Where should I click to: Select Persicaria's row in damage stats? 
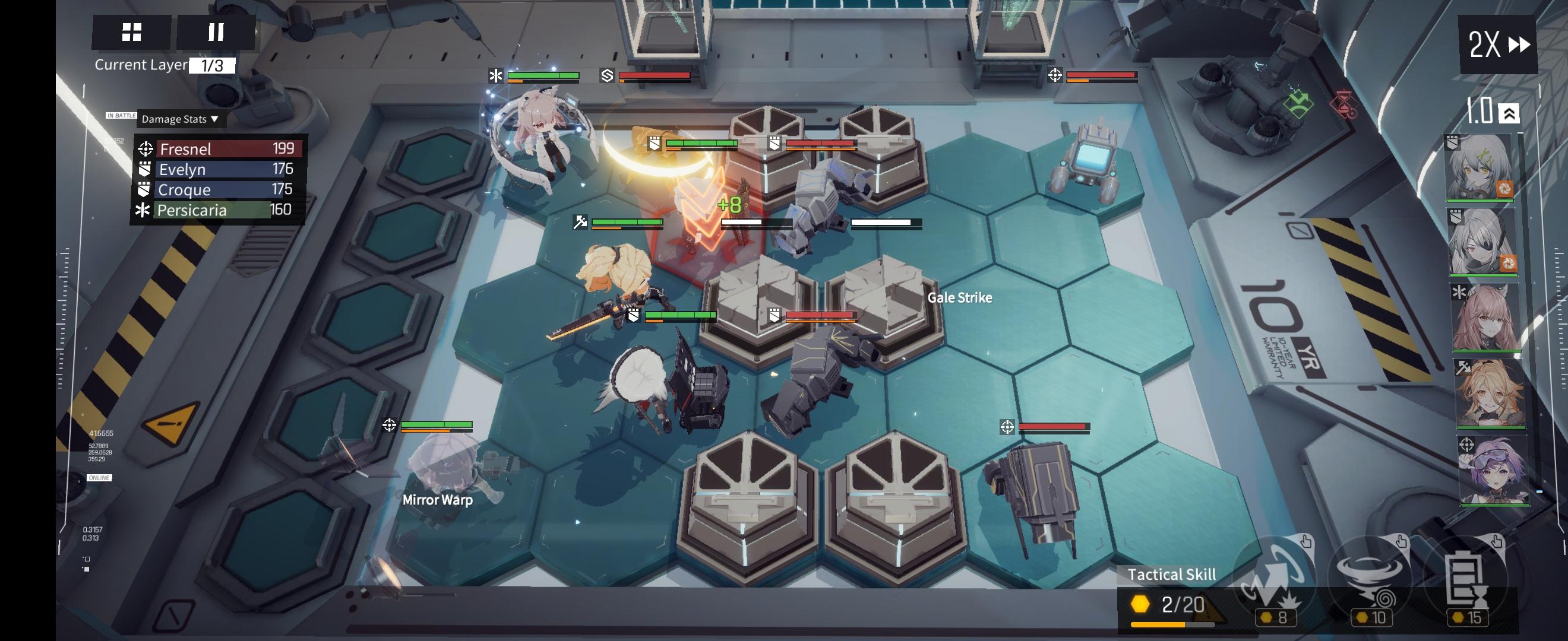219,210
